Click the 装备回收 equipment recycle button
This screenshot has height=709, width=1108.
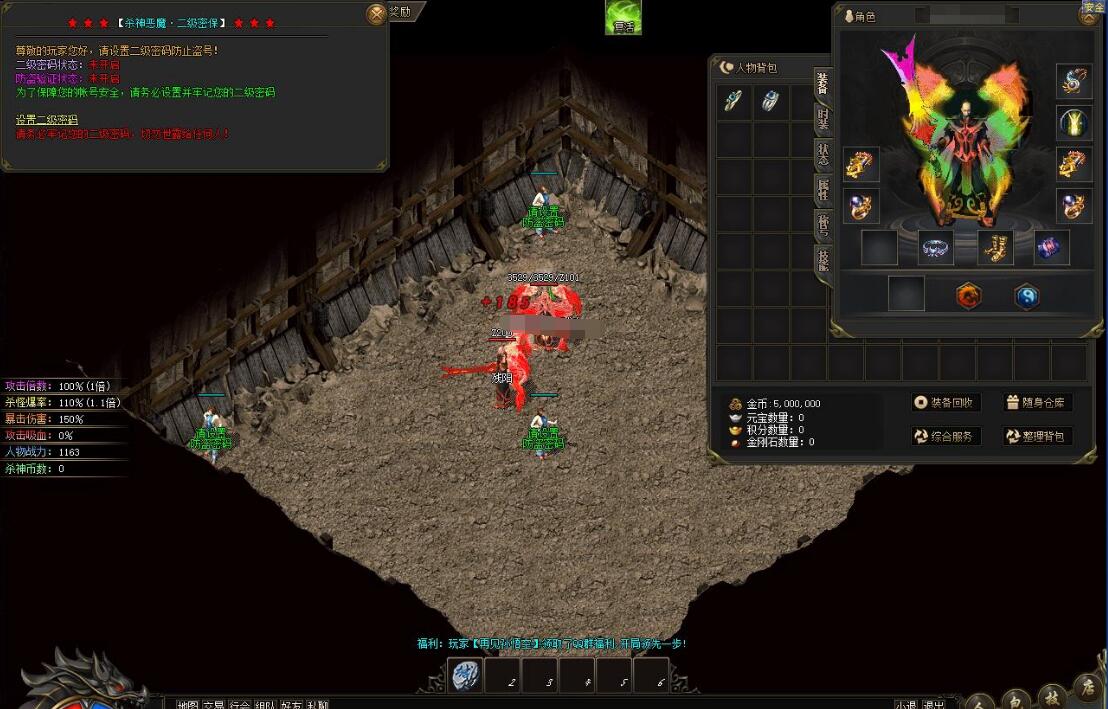pos(946,403)
